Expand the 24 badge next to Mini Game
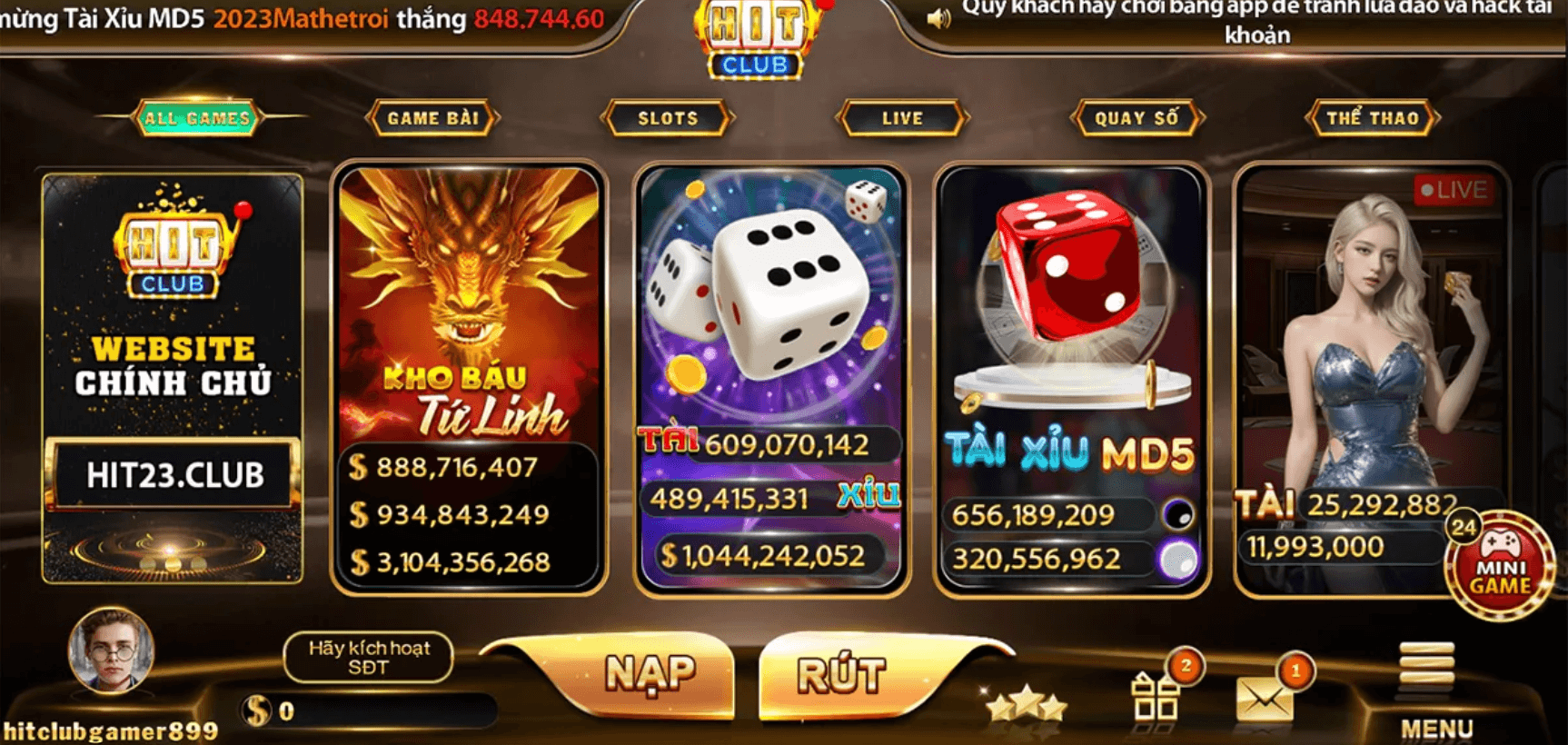 [1461, 526]
